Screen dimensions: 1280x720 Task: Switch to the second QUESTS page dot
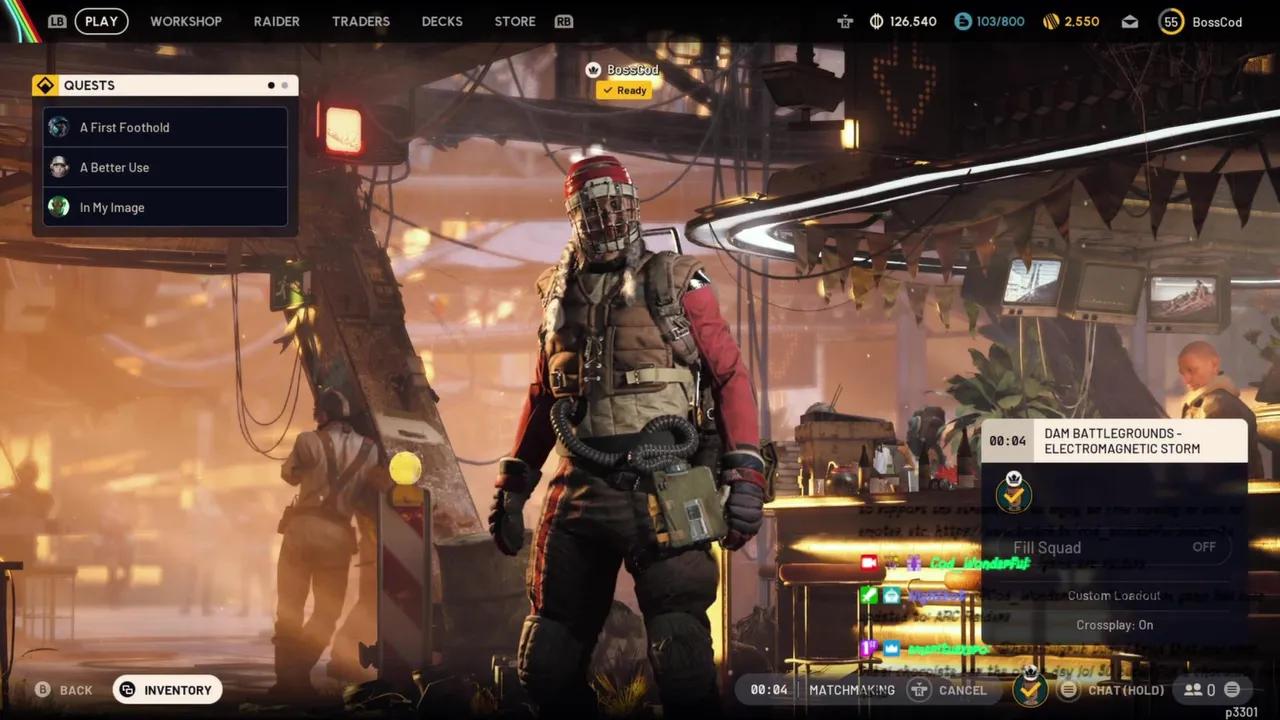[285, 85]
